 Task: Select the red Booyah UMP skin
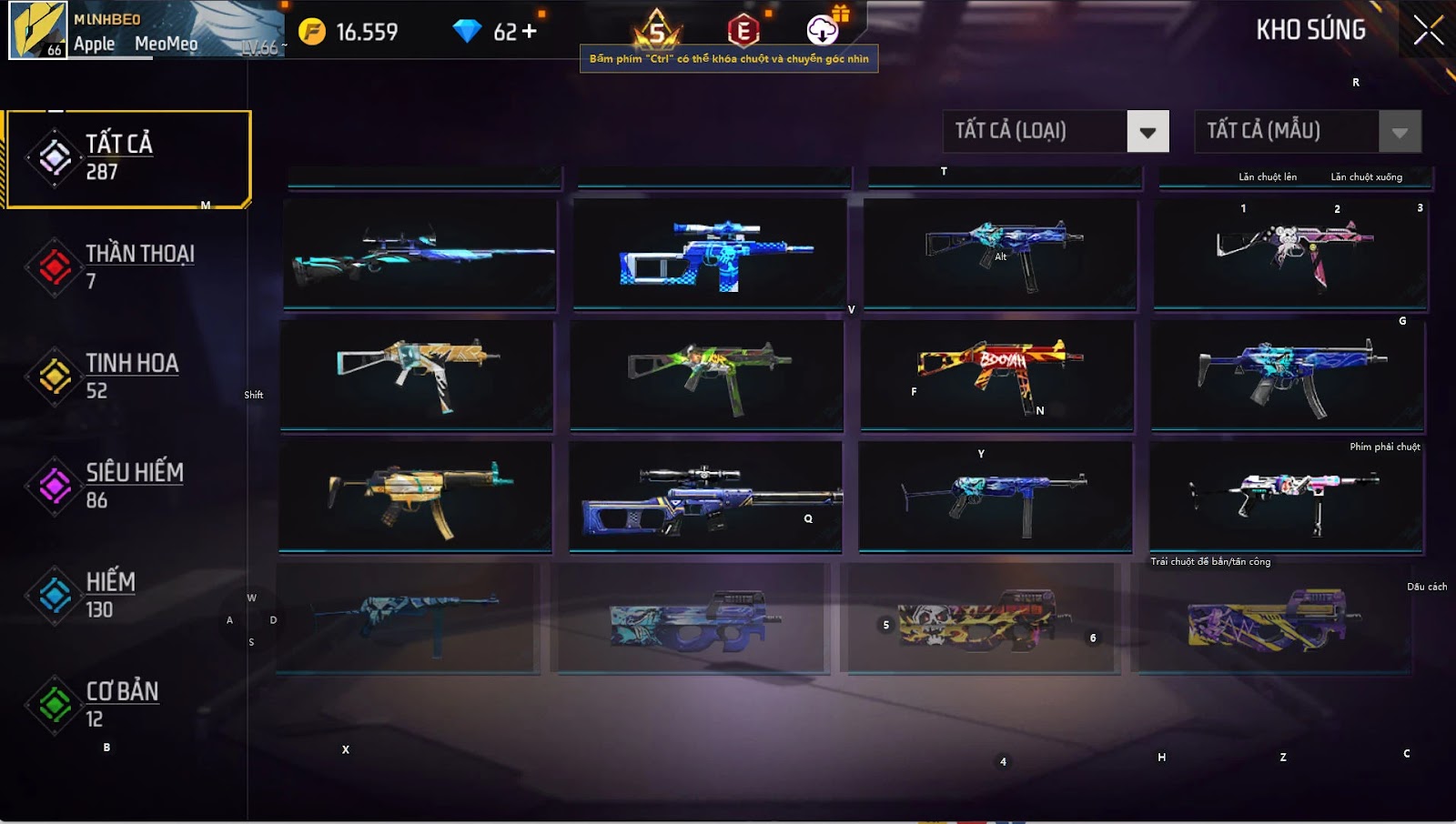click(998, 374)
